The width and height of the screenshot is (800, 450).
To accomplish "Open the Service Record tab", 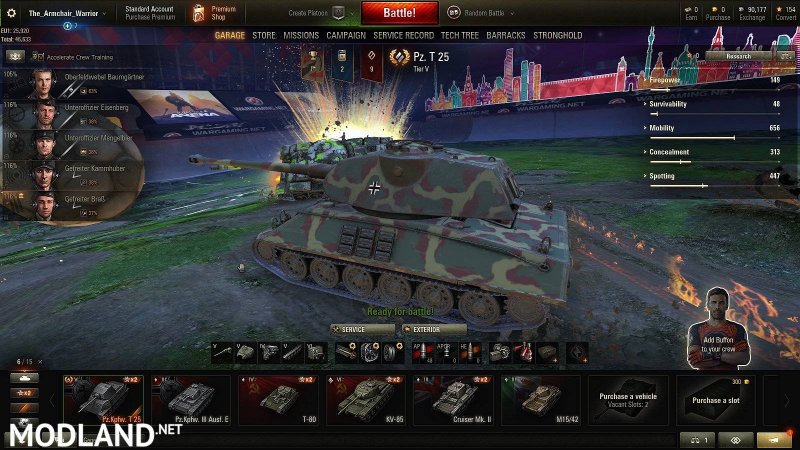I will tap(404, 35).
